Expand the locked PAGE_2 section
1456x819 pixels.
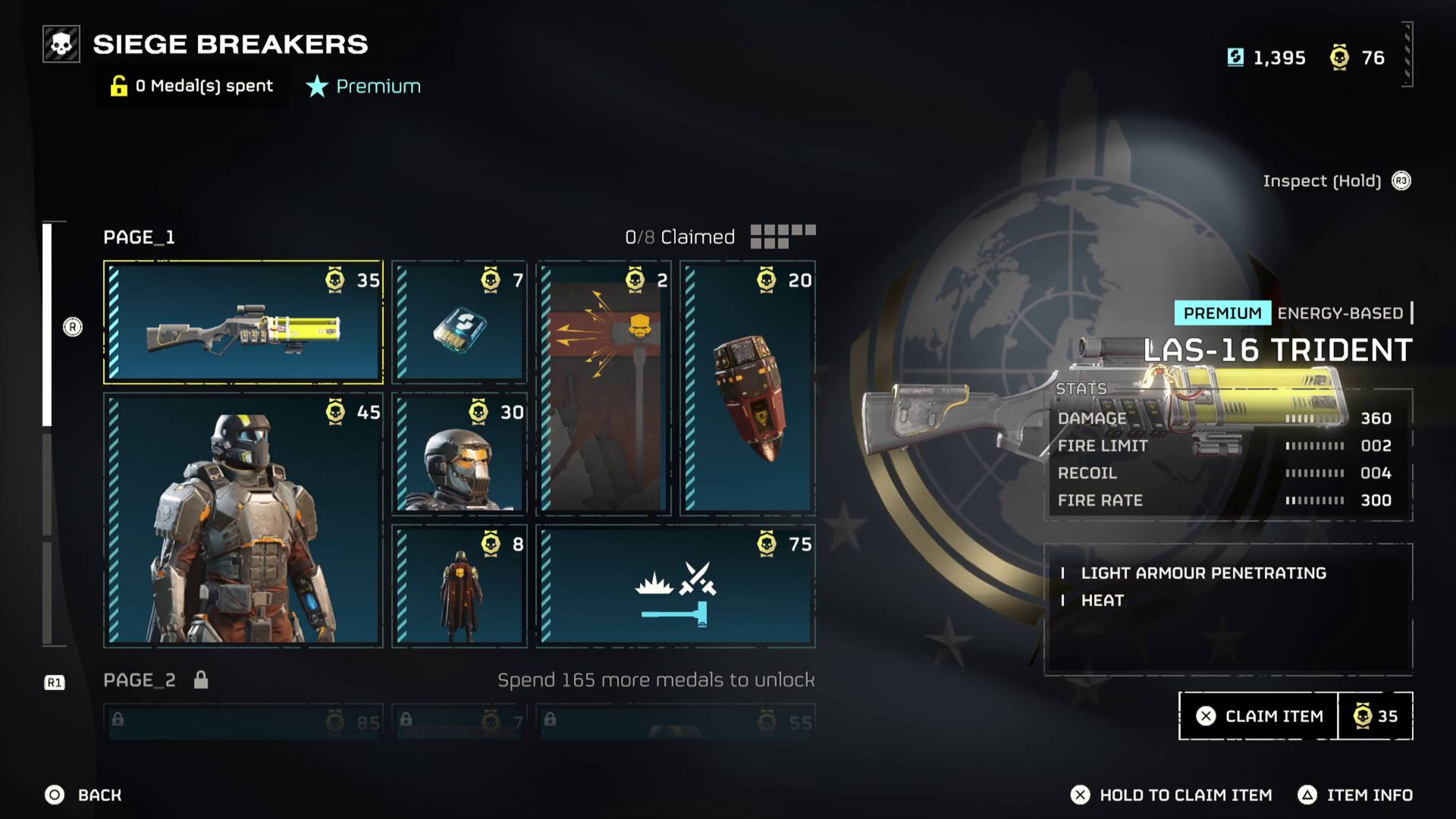pos(139,679)
